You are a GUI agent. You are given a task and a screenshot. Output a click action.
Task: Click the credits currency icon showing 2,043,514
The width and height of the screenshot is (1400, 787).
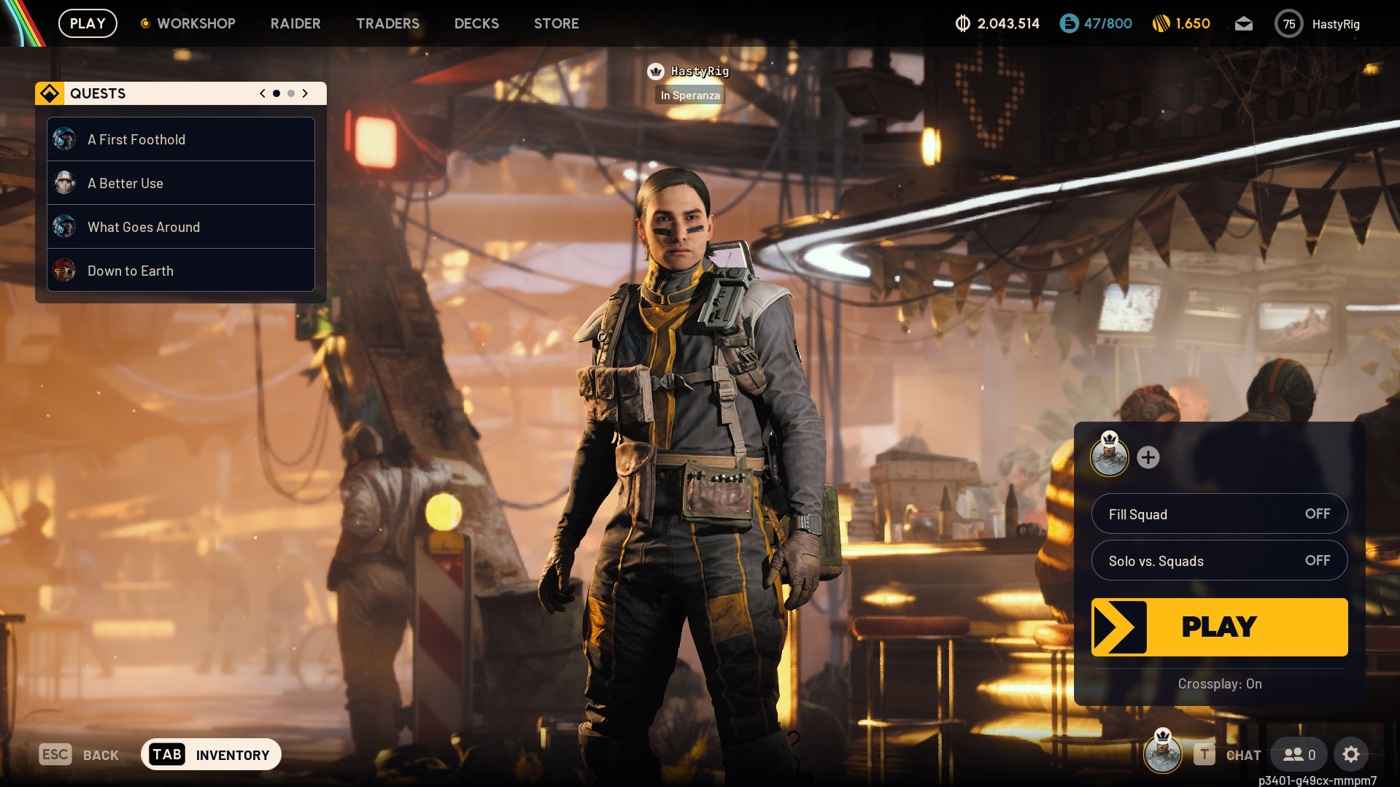(x=960, y=23)
